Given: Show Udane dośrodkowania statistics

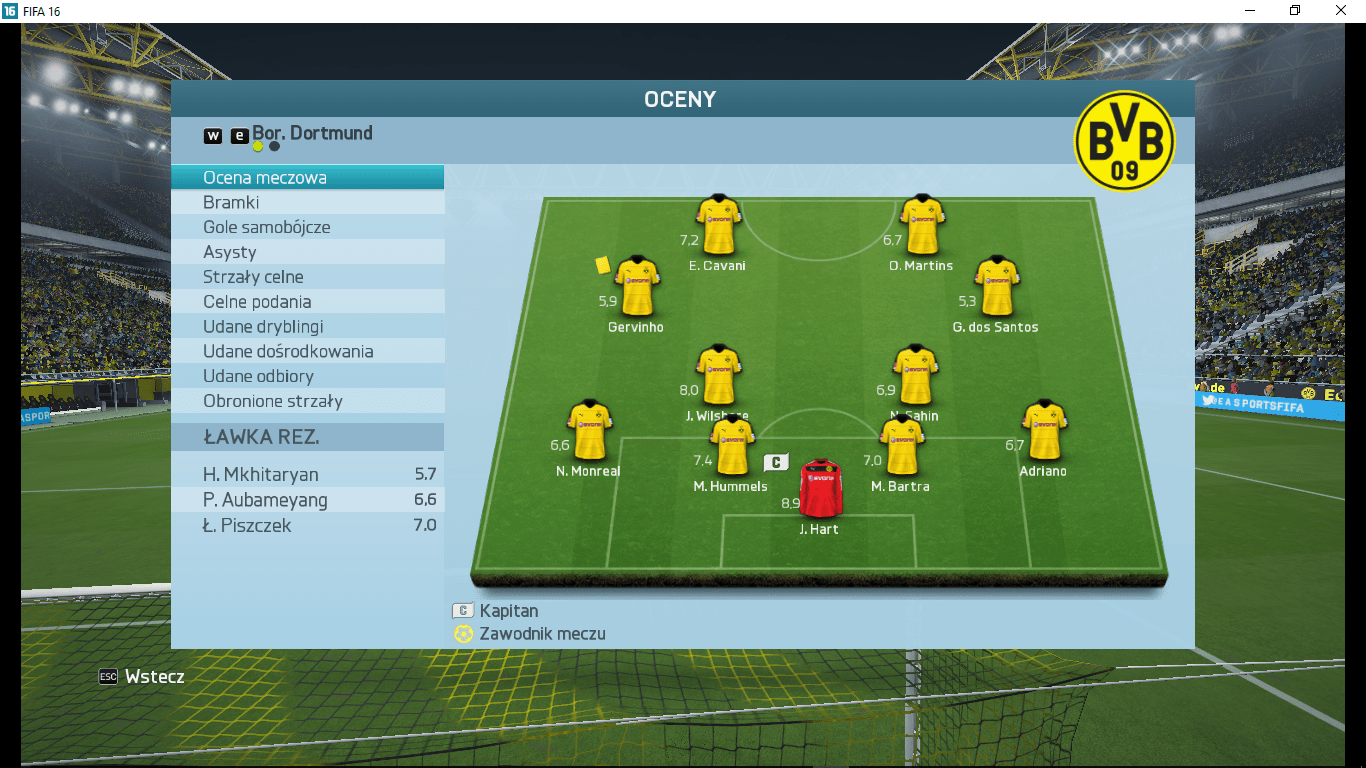Looking at the screenshot, I should pyautogui.click(x=307, y=352).
